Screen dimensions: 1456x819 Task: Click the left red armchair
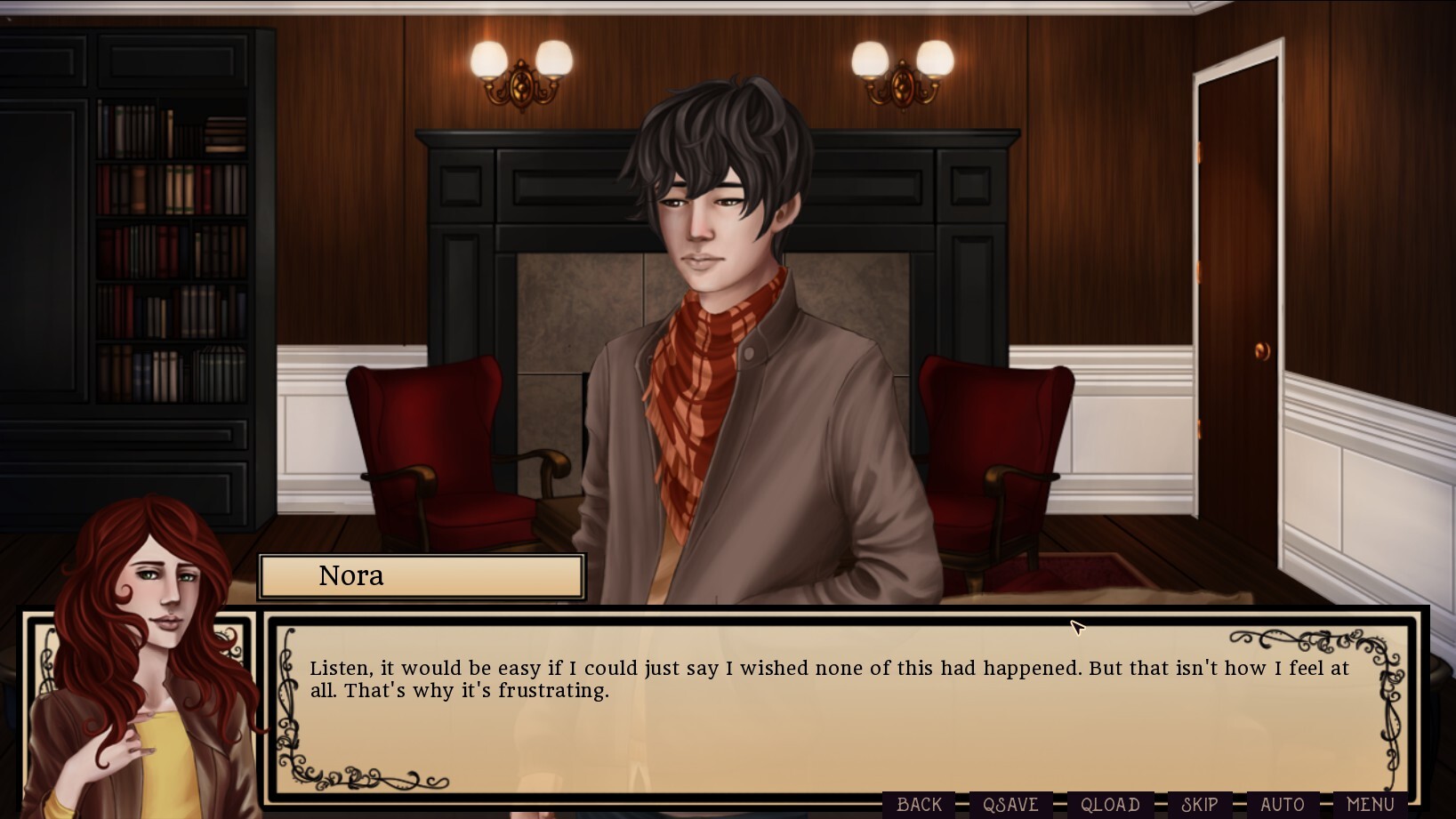436,445
